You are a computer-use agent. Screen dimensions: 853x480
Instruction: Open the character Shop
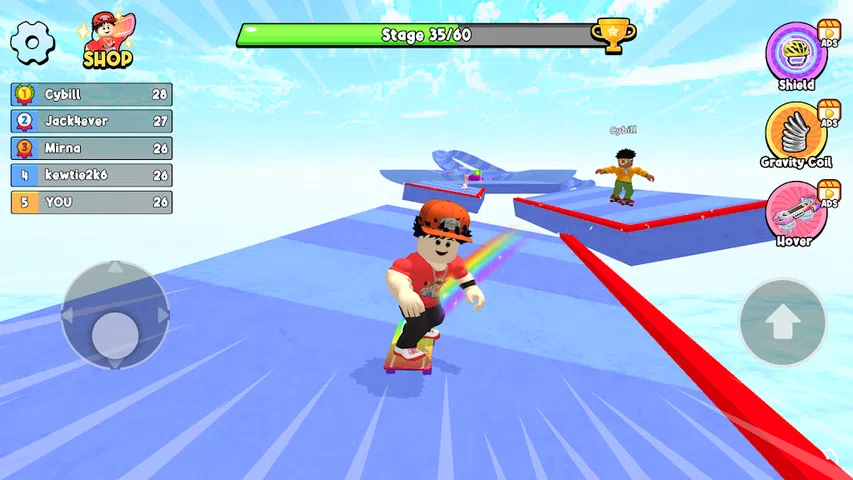pos(107,41)
